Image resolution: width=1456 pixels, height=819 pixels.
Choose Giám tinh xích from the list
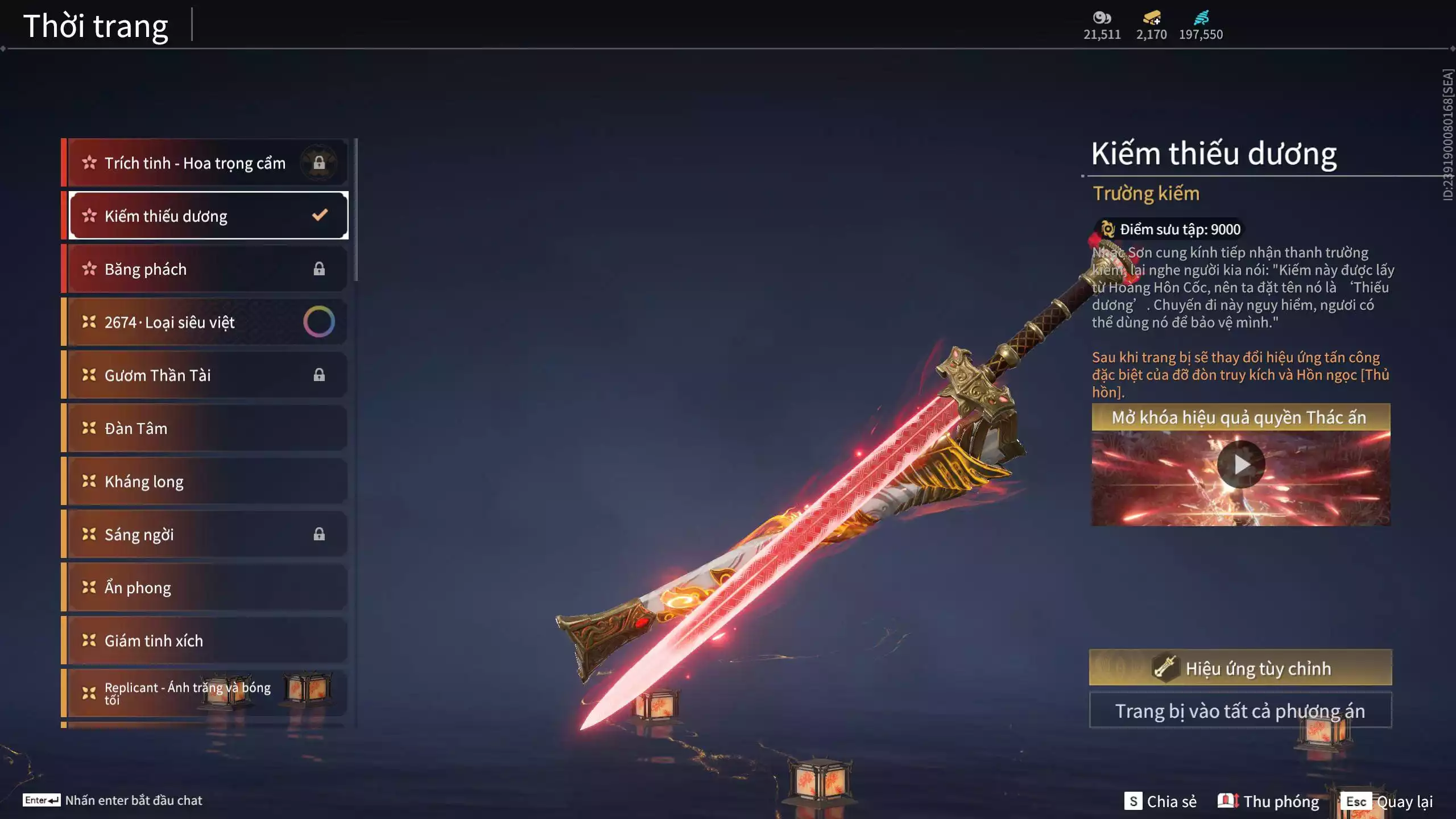pyautogui.click(x=205, y=641)
